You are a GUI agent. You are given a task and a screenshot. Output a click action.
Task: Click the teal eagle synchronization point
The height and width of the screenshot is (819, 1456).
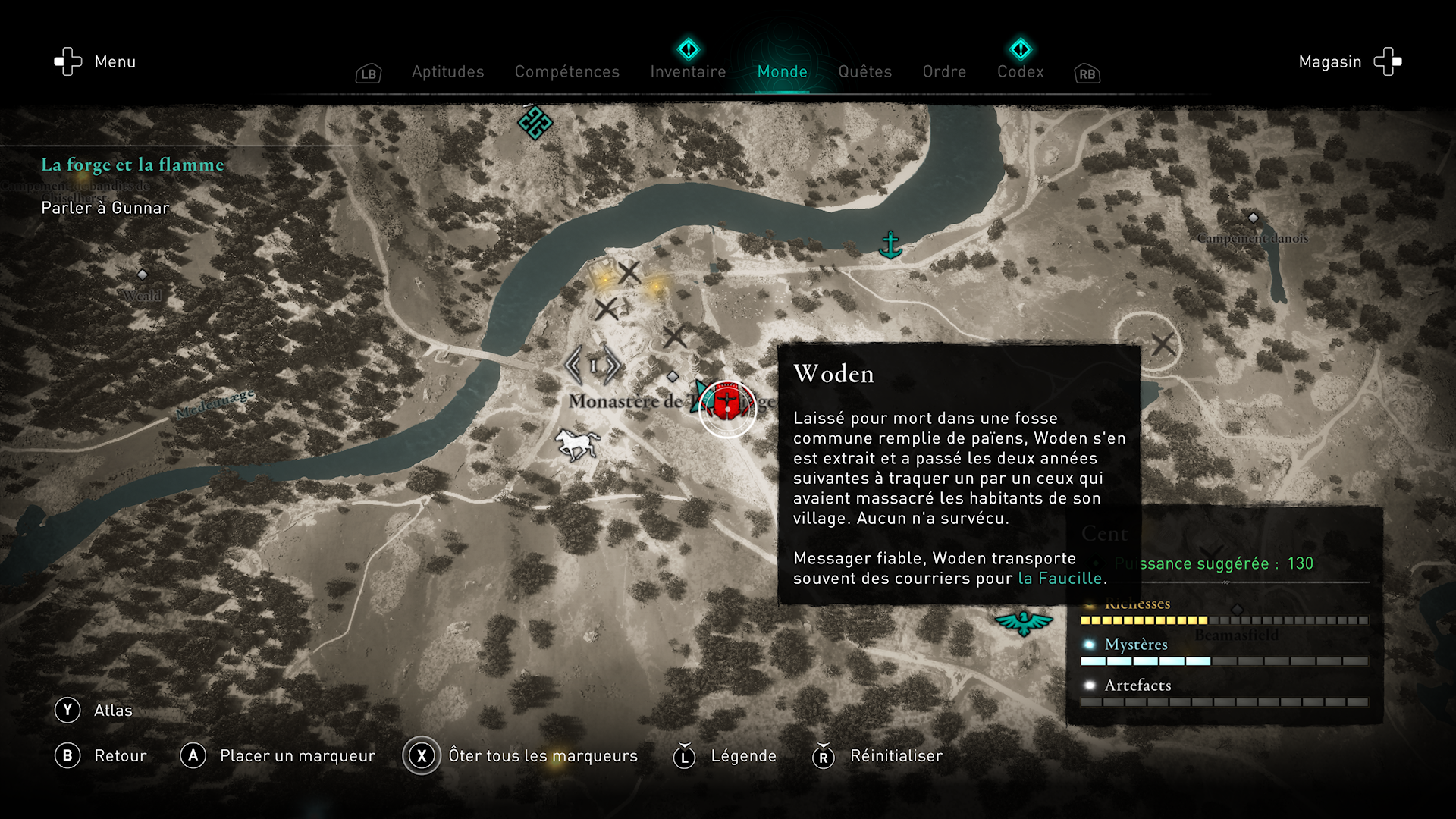tap(1023, 623)
